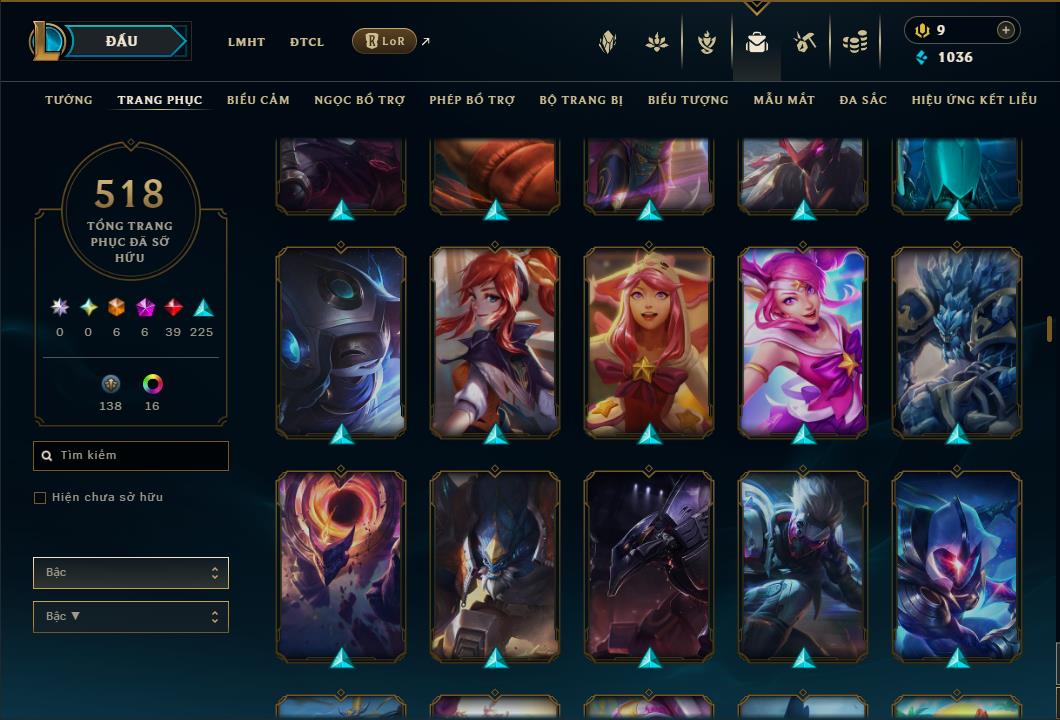
Task: Click the plus button beside the coin balance
Action: [1005, 30]
